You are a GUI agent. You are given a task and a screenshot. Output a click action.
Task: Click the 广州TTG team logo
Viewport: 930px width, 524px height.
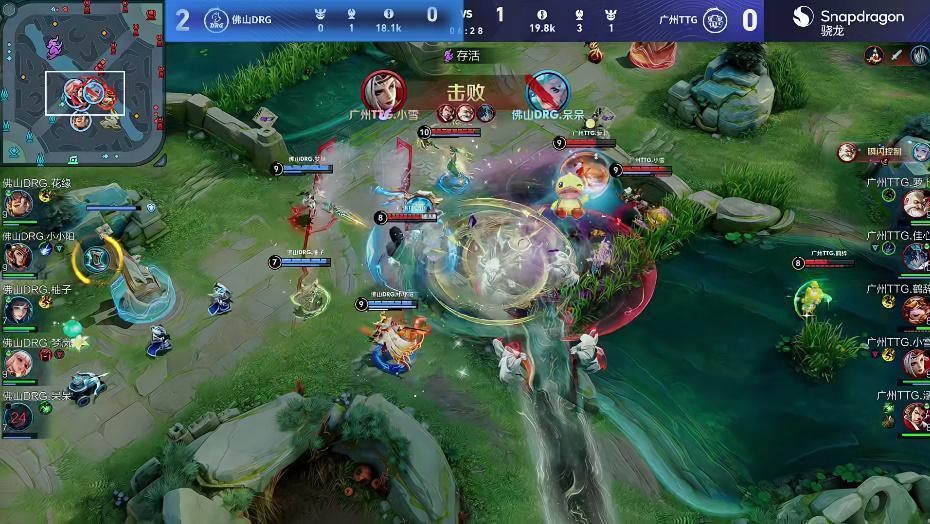pyautogui.click(x=715, y=20)
